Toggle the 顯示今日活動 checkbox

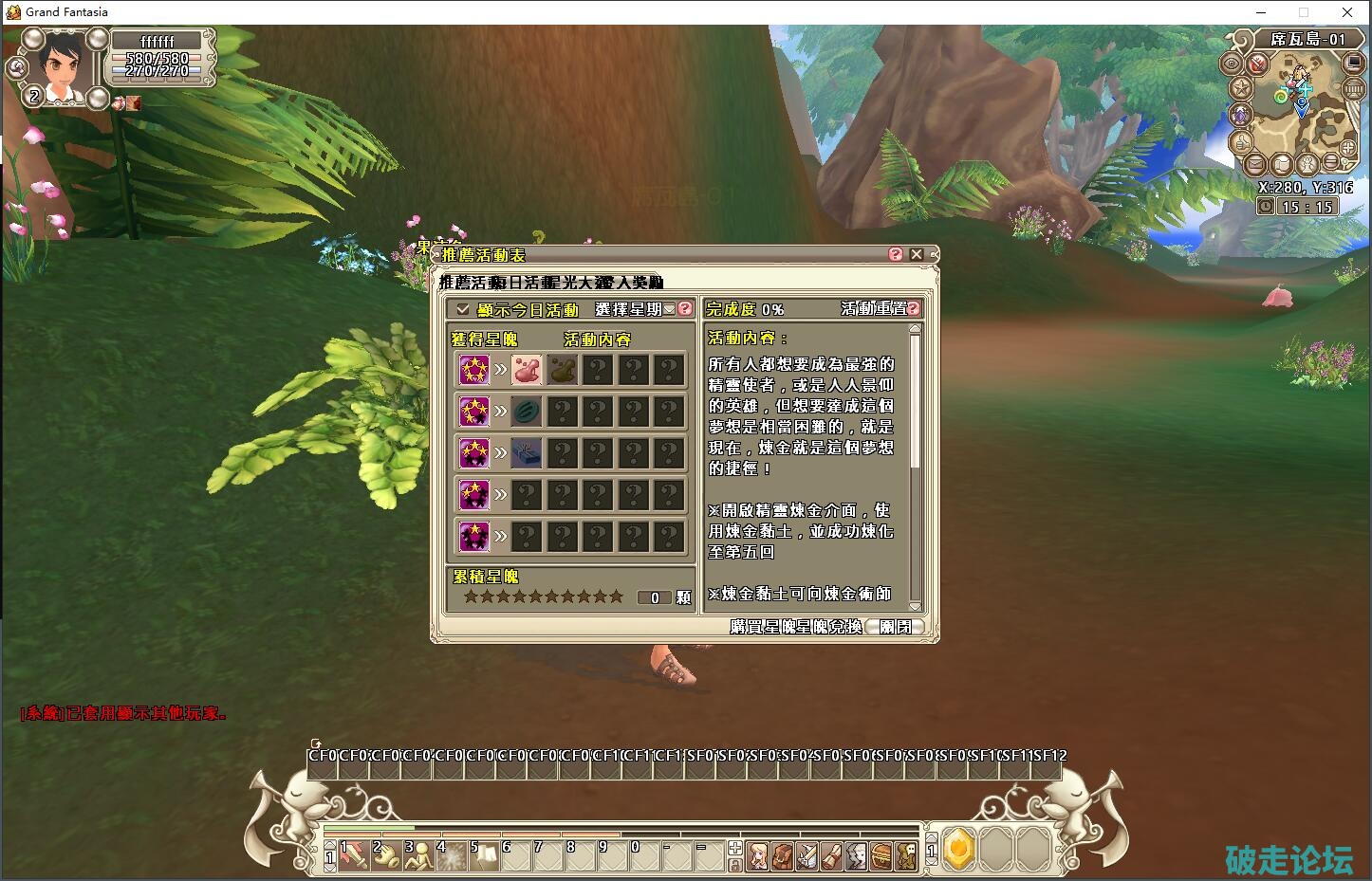pos(463,309)
